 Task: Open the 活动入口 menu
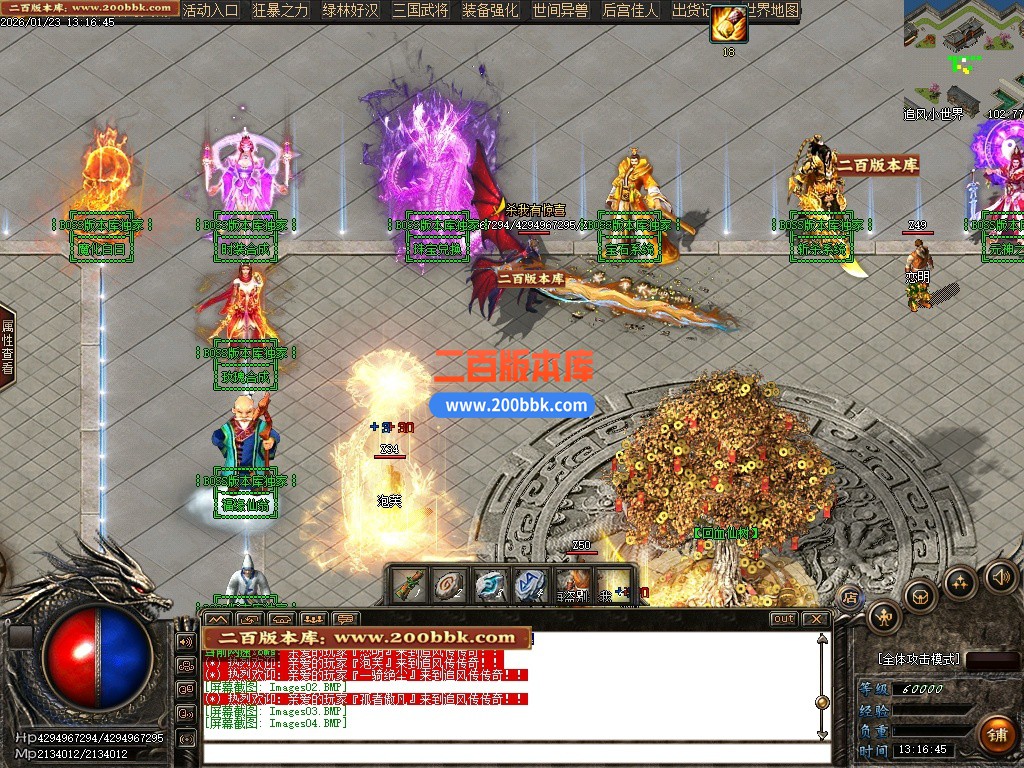coord(211,11)
